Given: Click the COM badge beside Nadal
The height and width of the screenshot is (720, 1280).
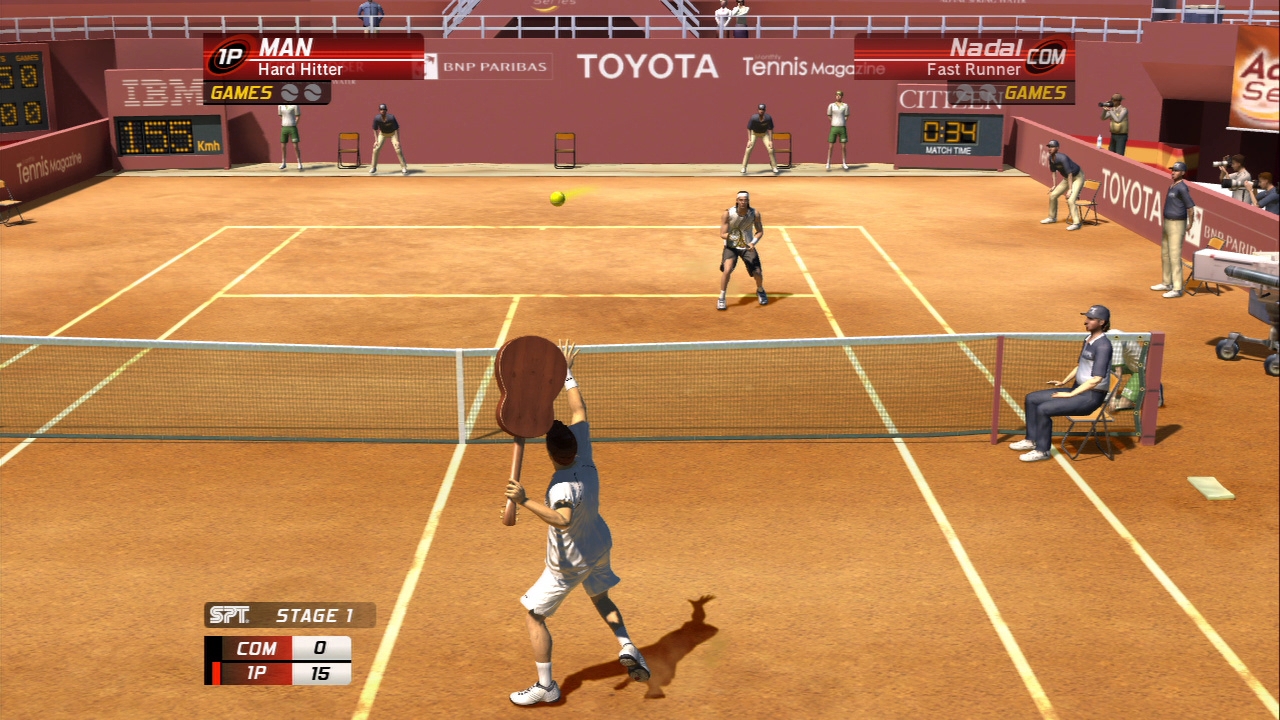Looking at the screenshot, I should point(1046,57).
